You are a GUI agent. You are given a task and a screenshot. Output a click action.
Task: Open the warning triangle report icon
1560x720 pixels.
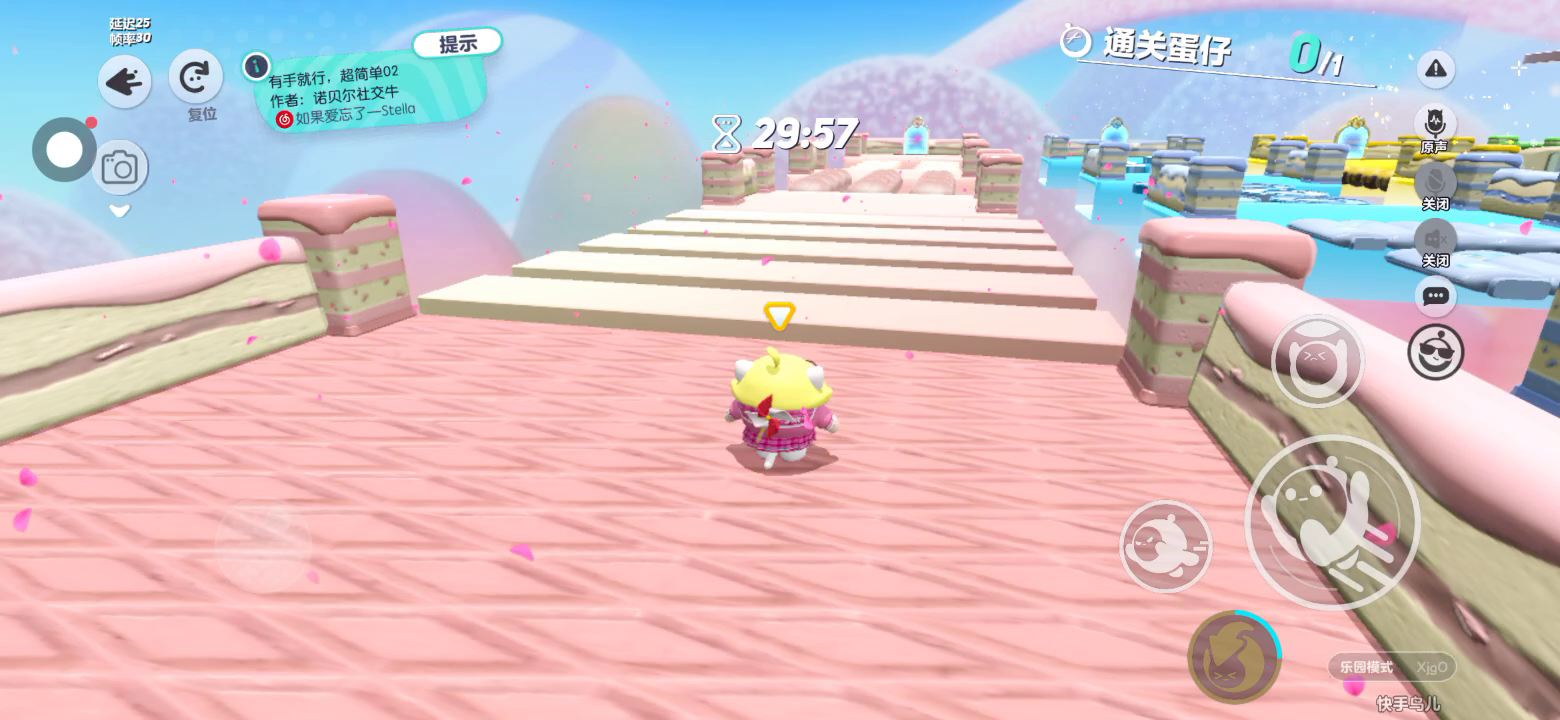(1436, 68)
